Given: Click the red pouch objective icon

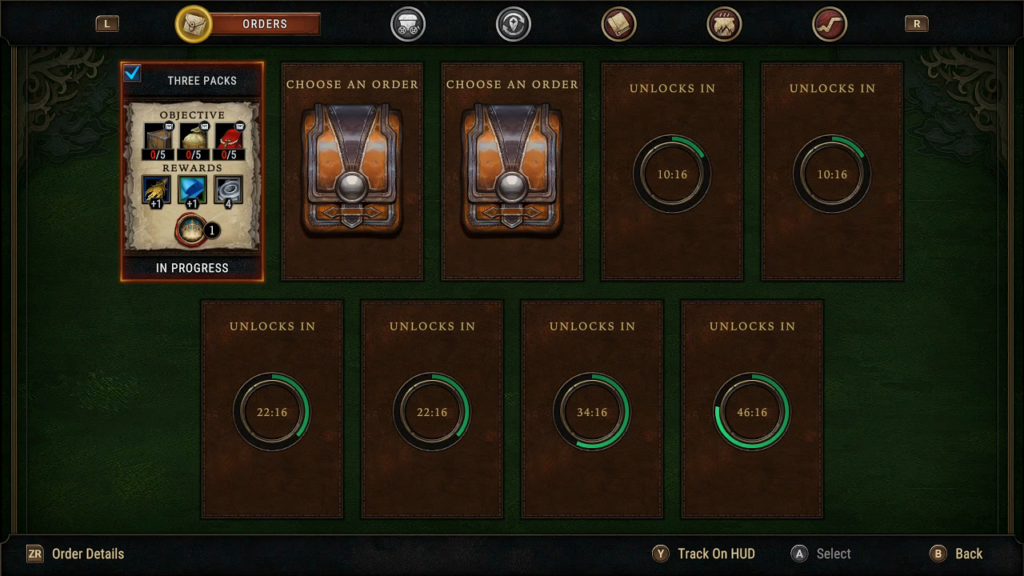Looking at the screenshot, I should (229, 138).
